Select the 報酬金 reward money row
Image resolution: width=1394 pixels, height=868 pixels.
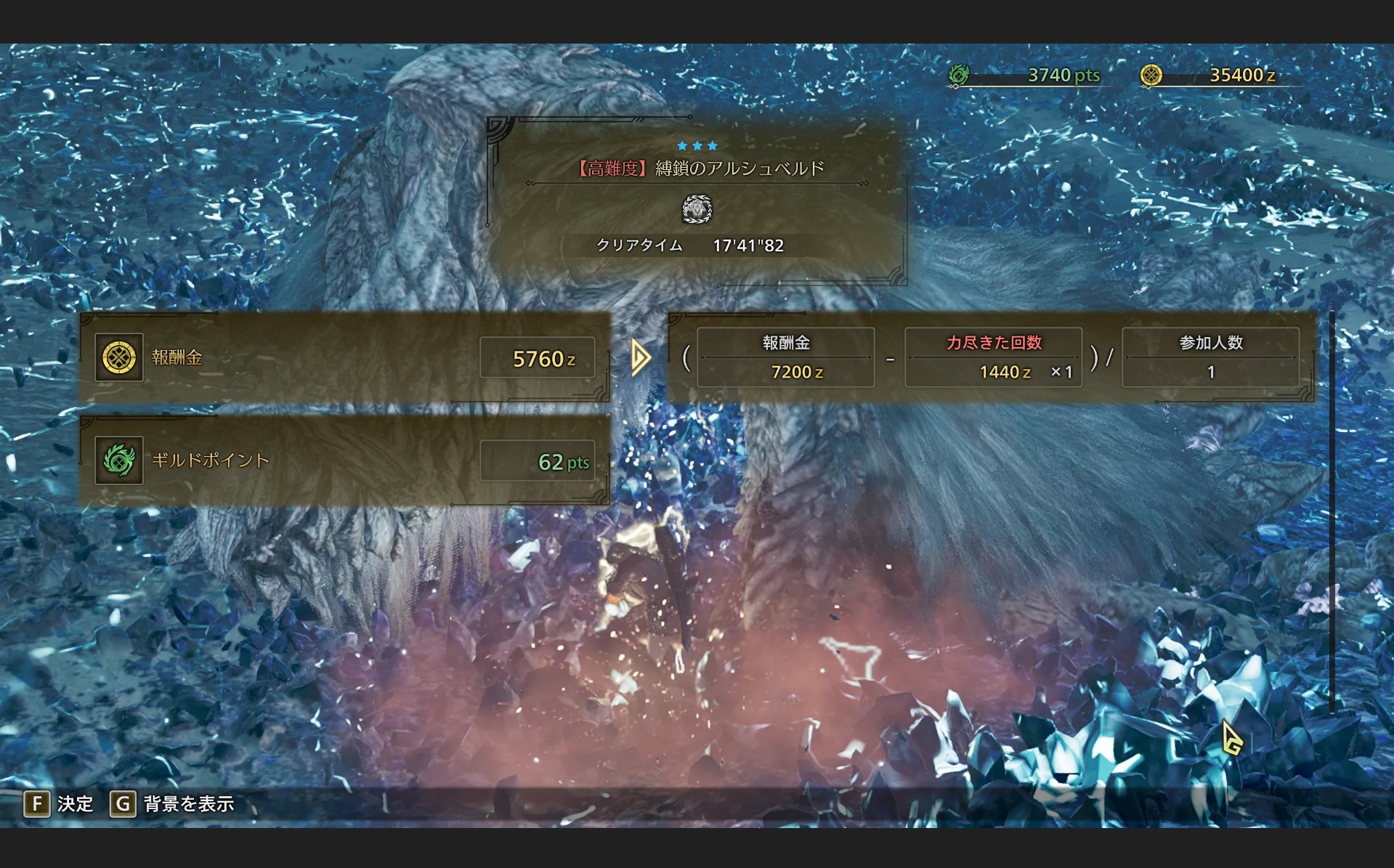pyautogui.click(x=344, y=357)
